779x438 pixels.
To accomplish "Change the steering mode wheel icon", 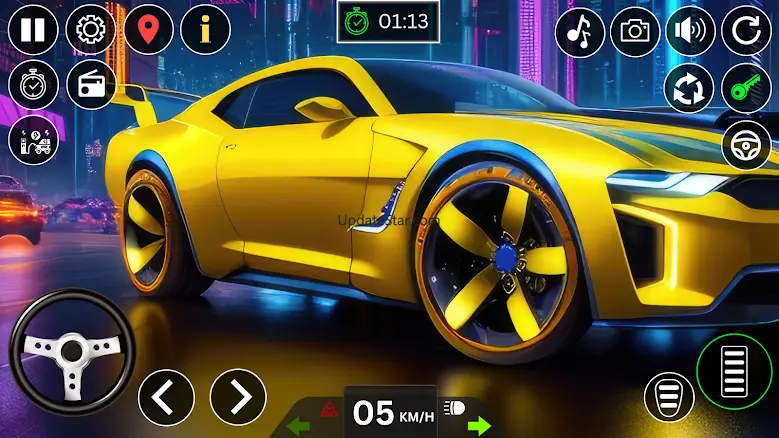I will point(746,147).
